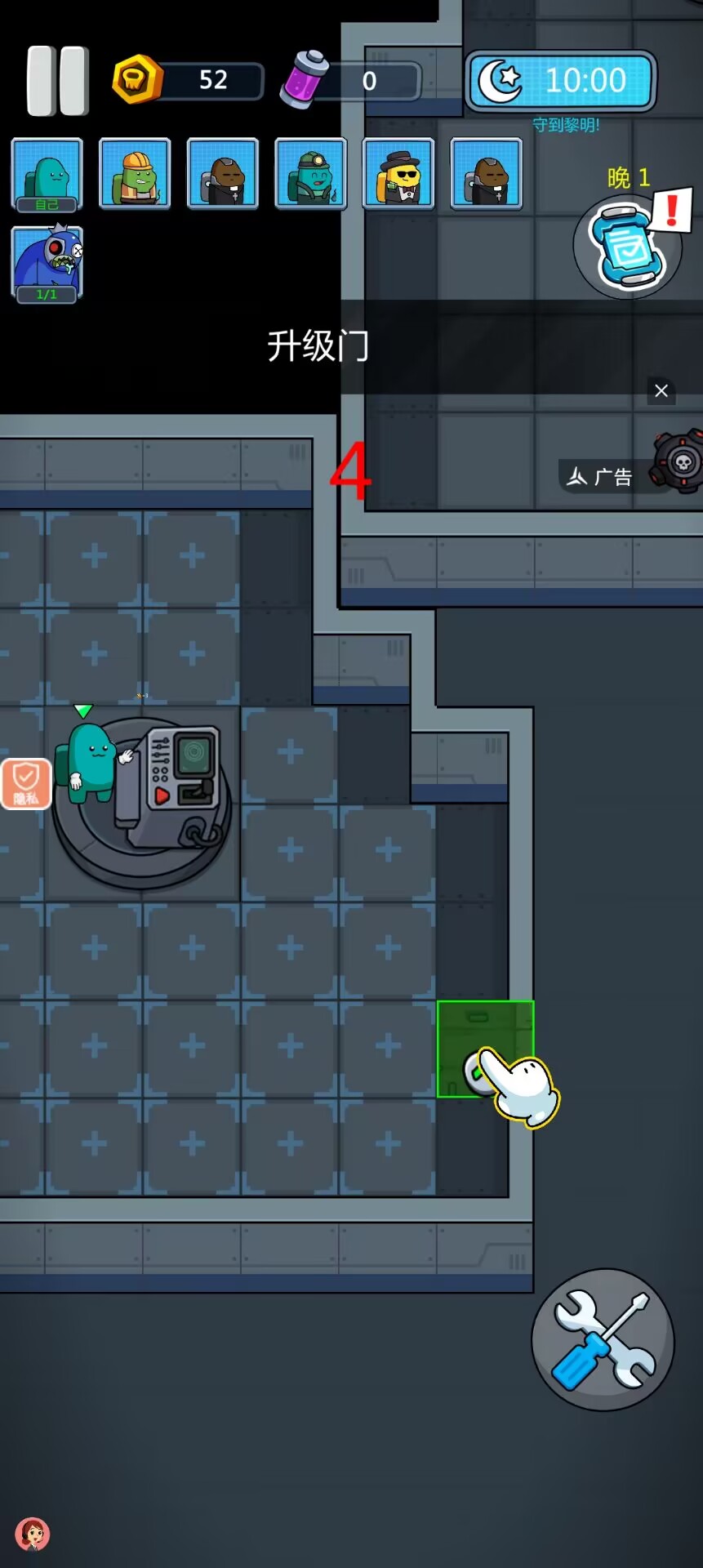Viewport: 703px width, 1568px height.
Task: Open the task clipboard with exclamation alert
Action: click(630, 245)
